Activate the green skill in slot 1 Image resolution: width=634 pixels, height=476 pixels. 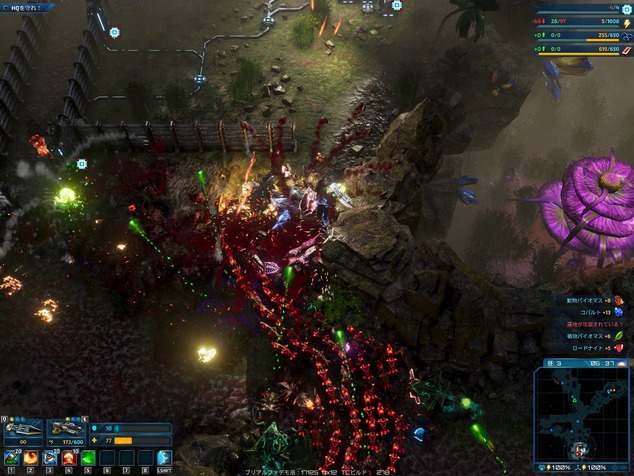coord(13,458)
